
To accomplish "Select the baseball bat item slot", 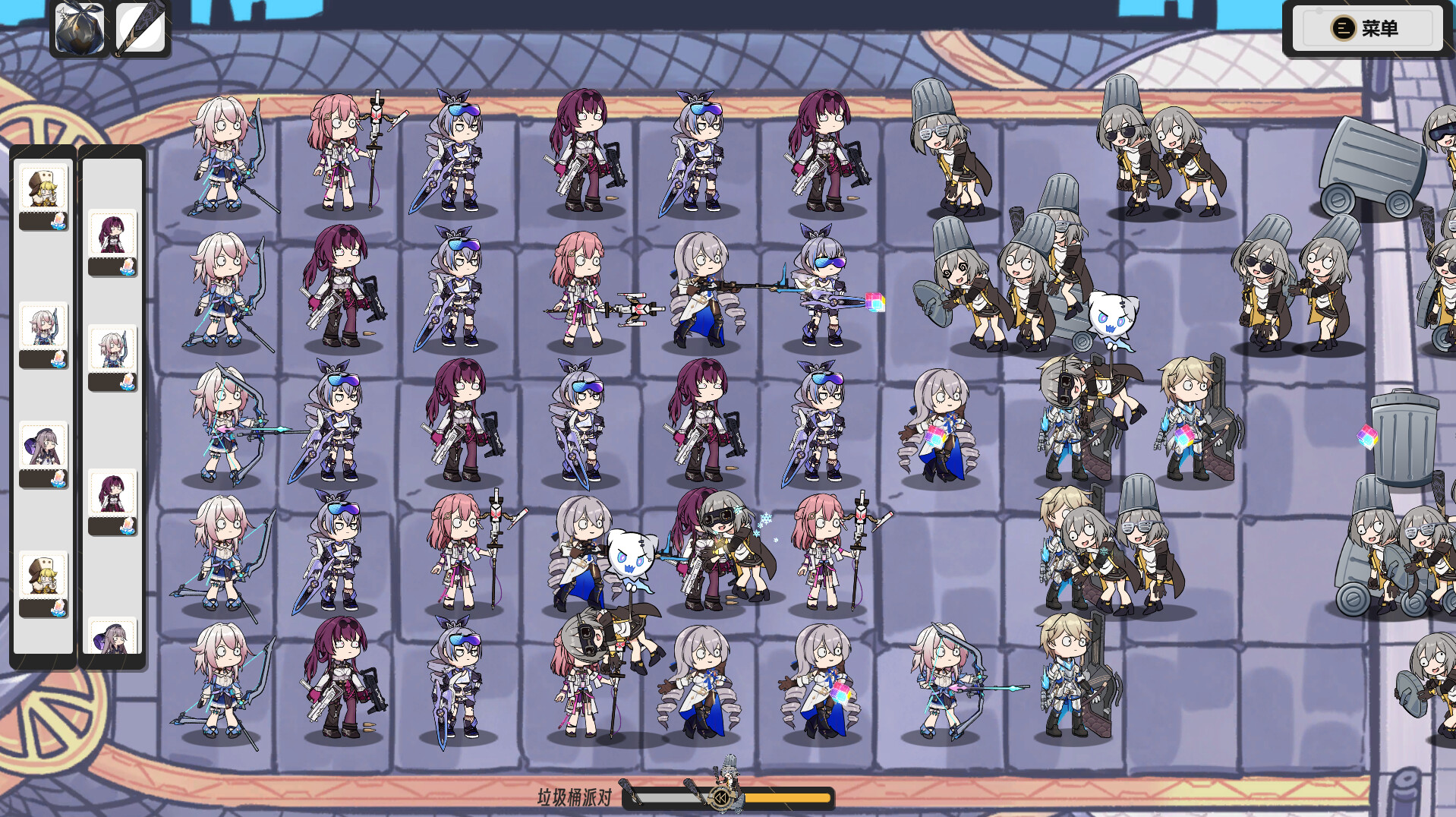I will (x=141, y=29).
